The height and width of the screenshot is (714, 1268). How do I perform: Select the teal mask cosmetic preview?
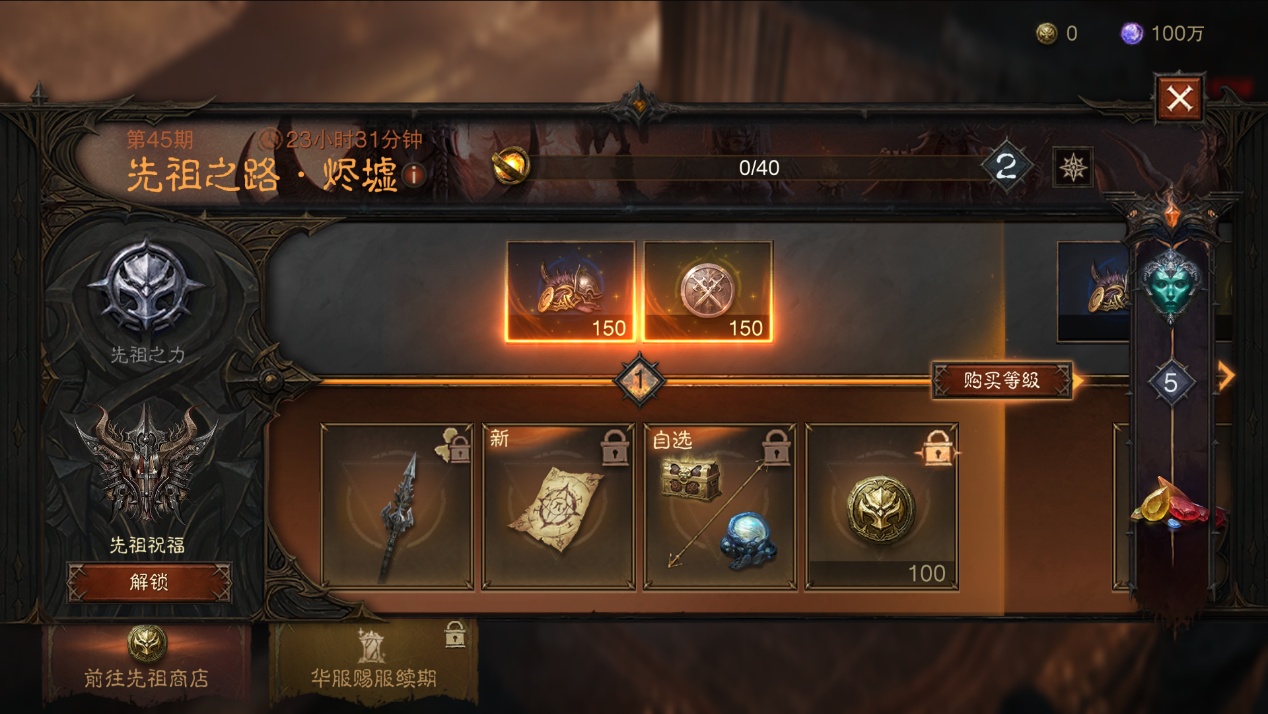pos(1170,283)
